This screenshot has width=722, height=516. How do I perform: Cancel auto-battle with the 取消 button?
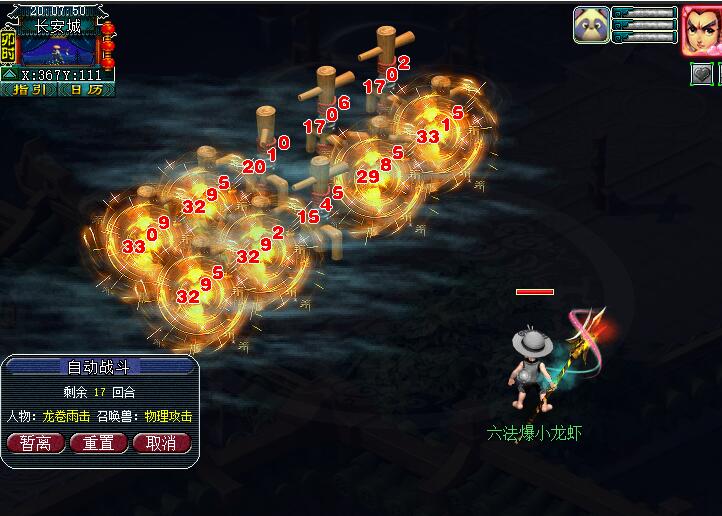pyautogui.click(x=160, y=442)
